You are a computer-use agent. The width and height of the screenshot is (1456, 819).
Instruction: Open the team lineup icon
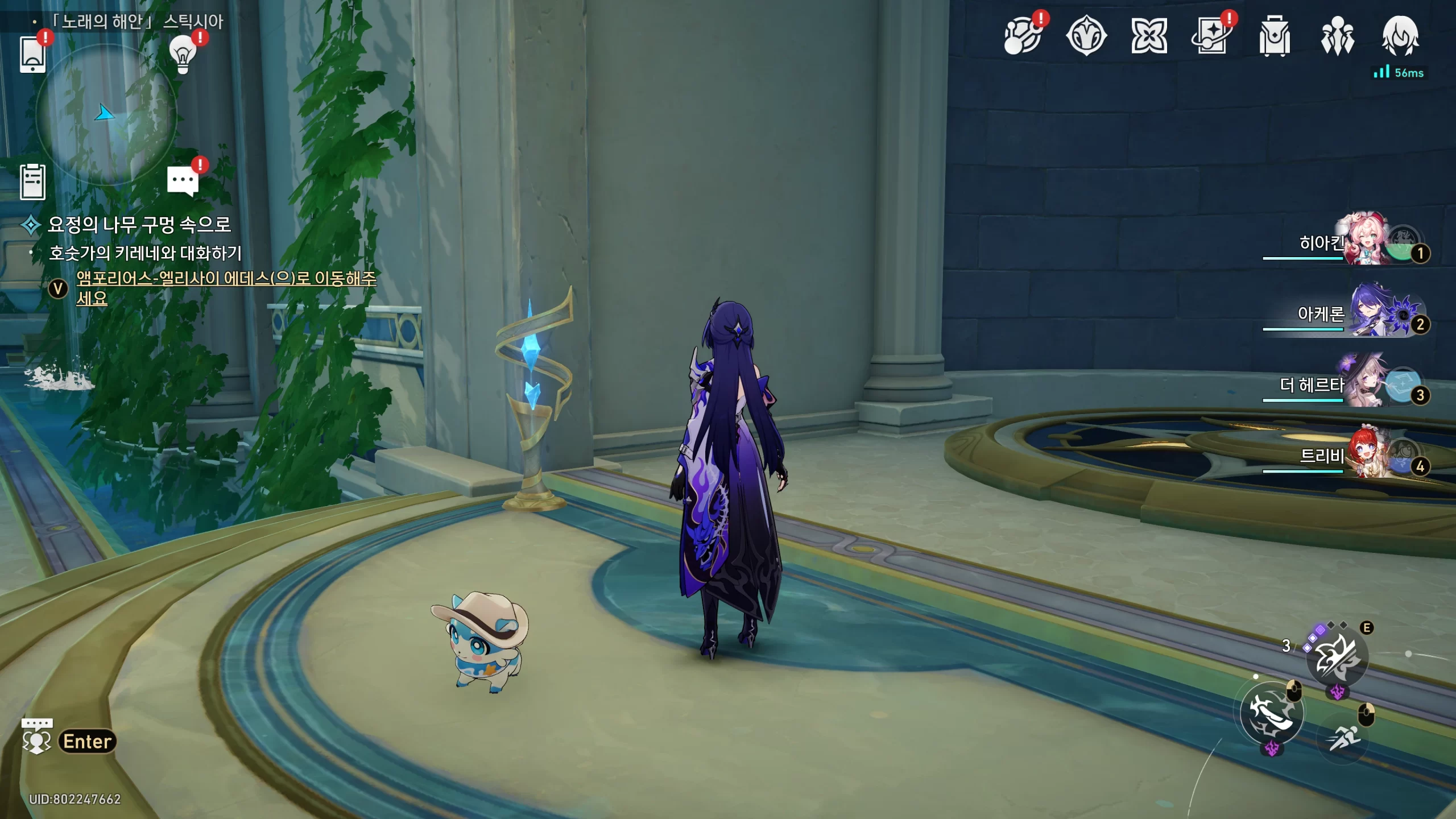[x=1337, y=37]
